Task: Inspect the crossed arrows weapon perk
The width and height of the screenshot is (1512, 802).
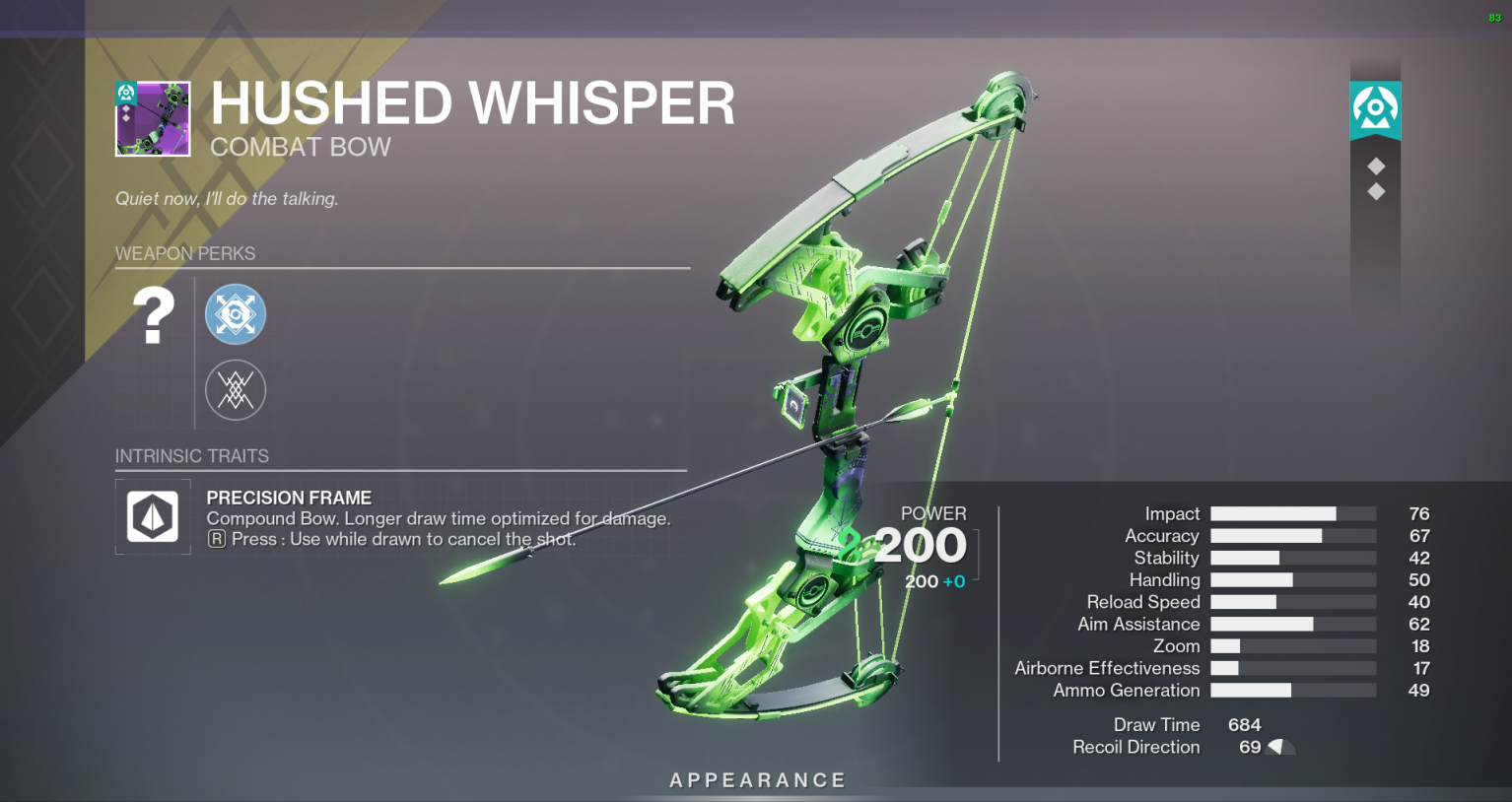Action: point(236,390)
